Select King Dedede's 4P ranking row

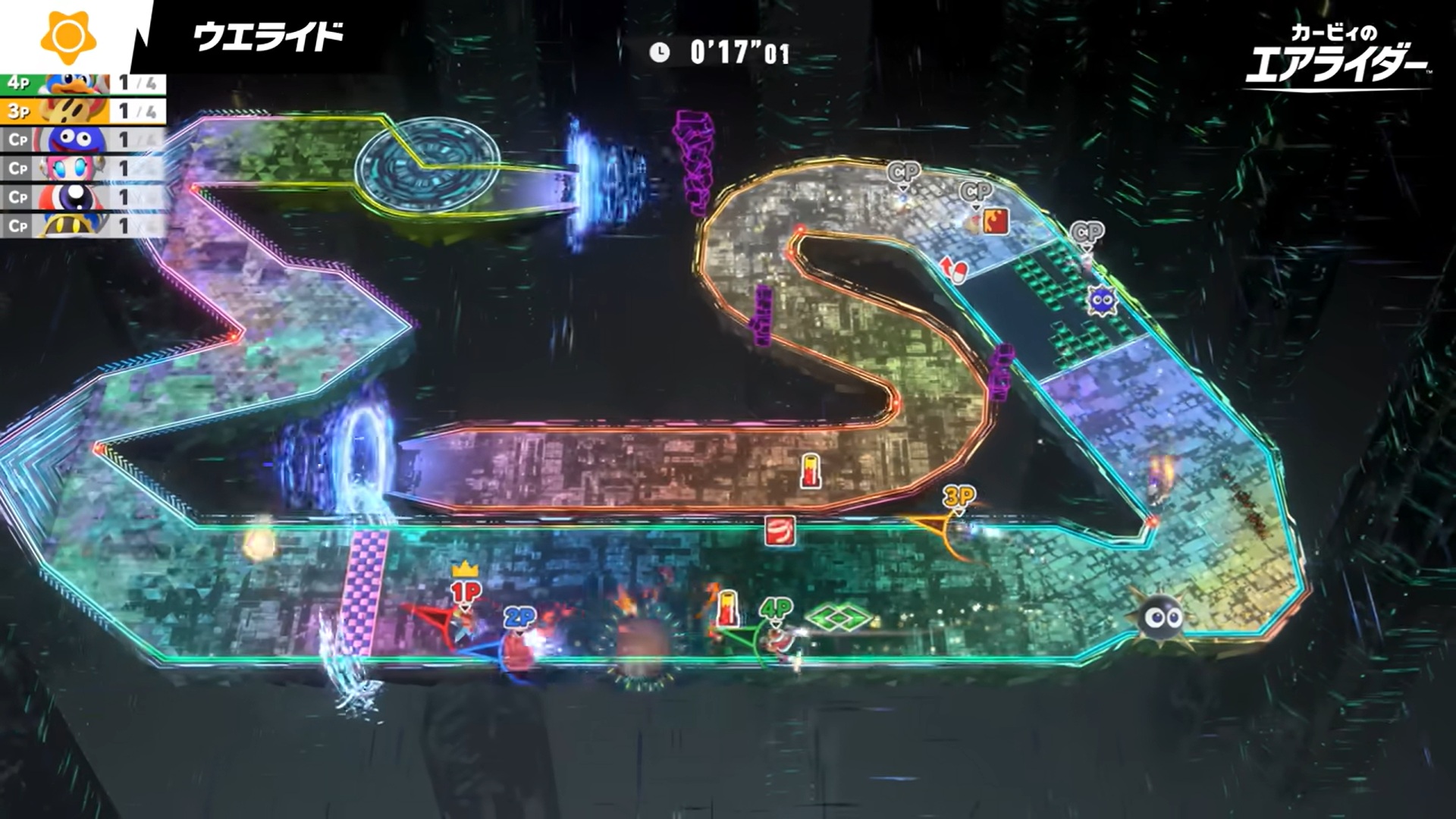tap(82, 83)
